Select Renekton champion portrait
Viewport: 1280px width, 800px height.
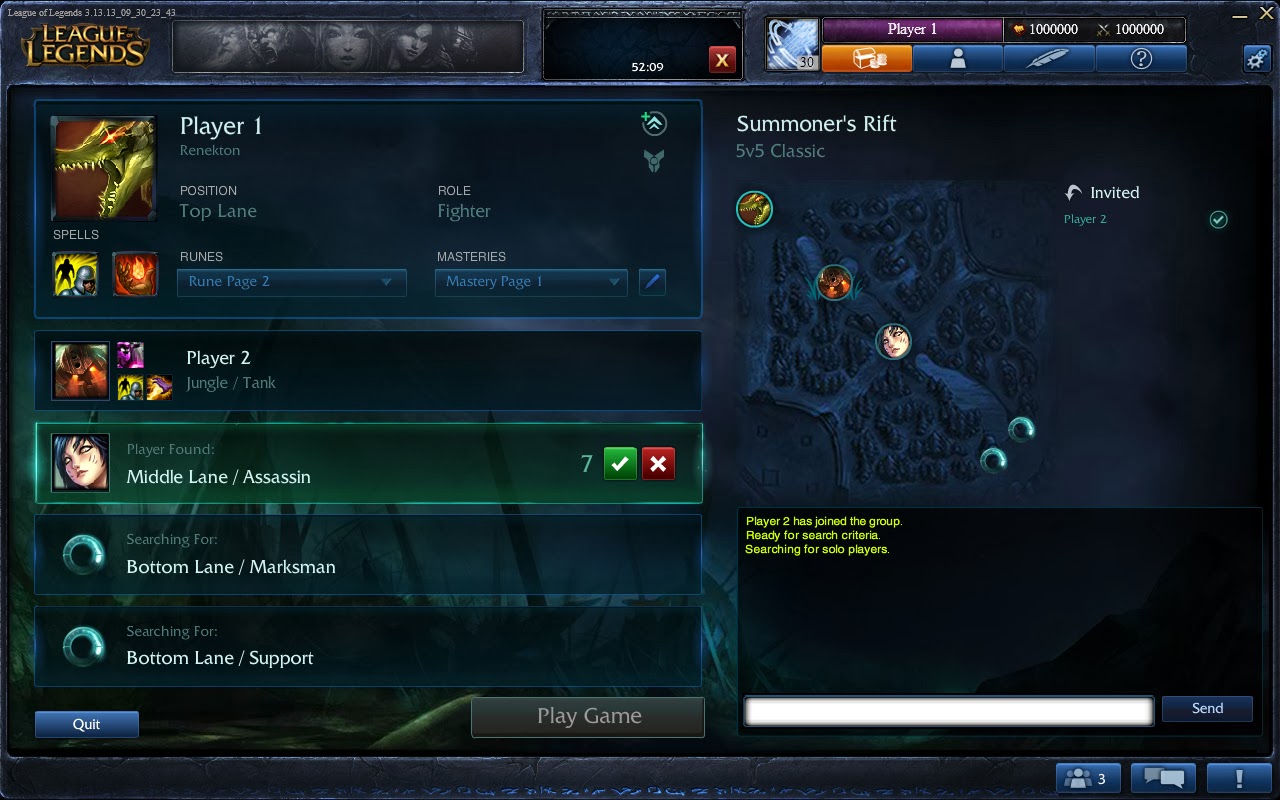click(x=104, y=168)
